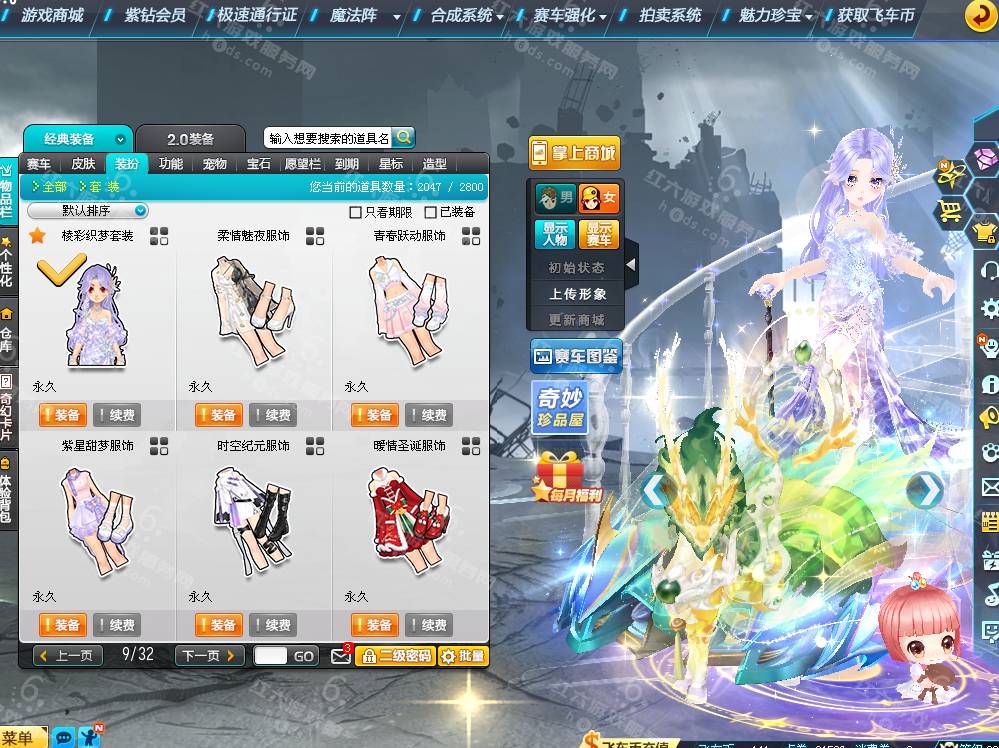Open the 紫钻会员 membership menu
This screenshot has height=748, width=999.
[154, 16]
